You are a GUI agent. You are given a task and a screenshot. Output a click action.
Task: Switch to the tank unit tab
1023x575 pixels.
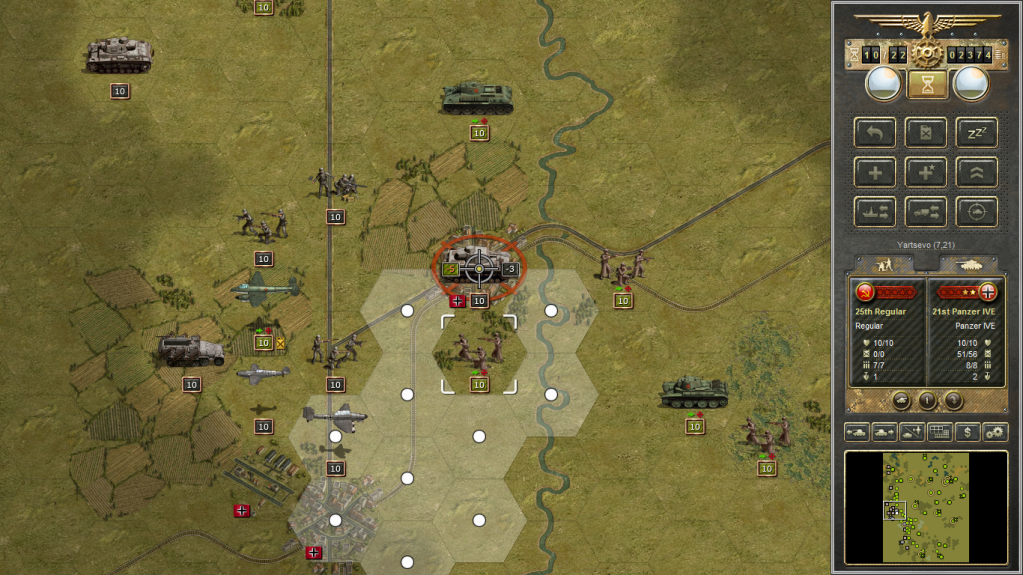click(968, 264)
